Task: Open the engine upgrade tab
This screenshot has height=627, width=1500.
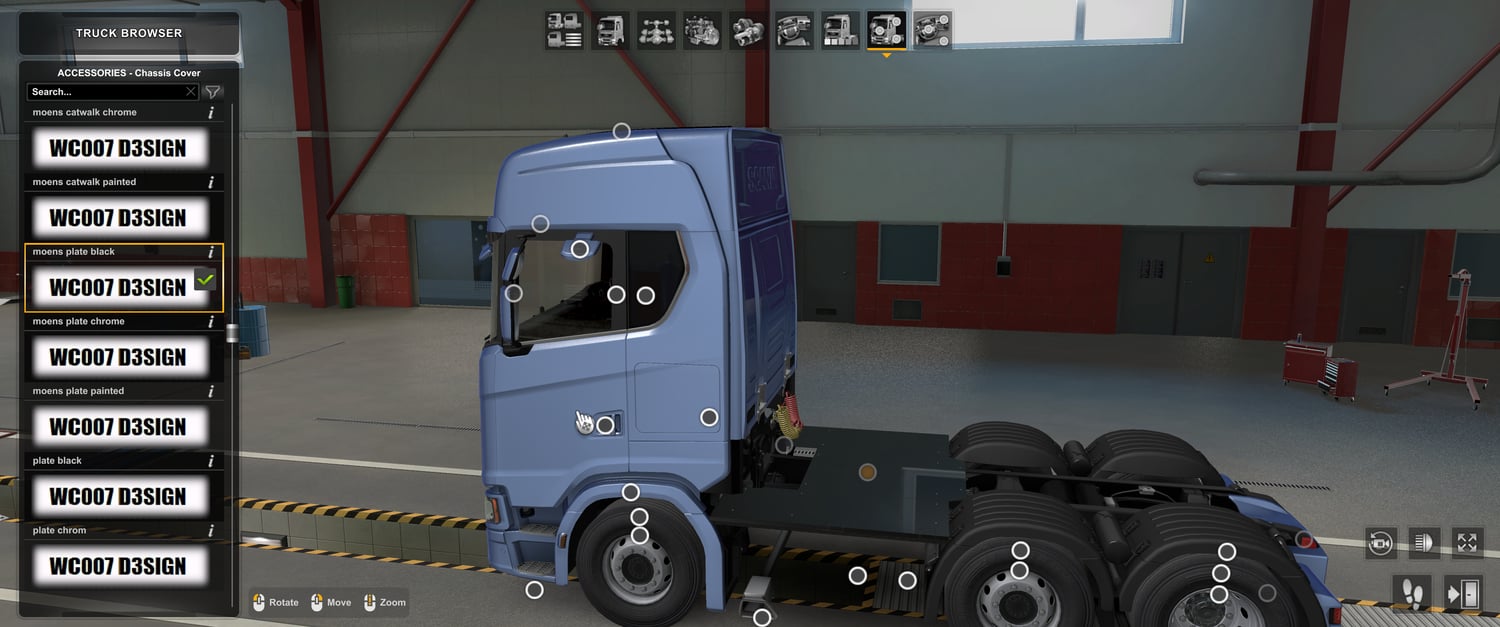Action: pyautogui.click(x=702, y=31)
